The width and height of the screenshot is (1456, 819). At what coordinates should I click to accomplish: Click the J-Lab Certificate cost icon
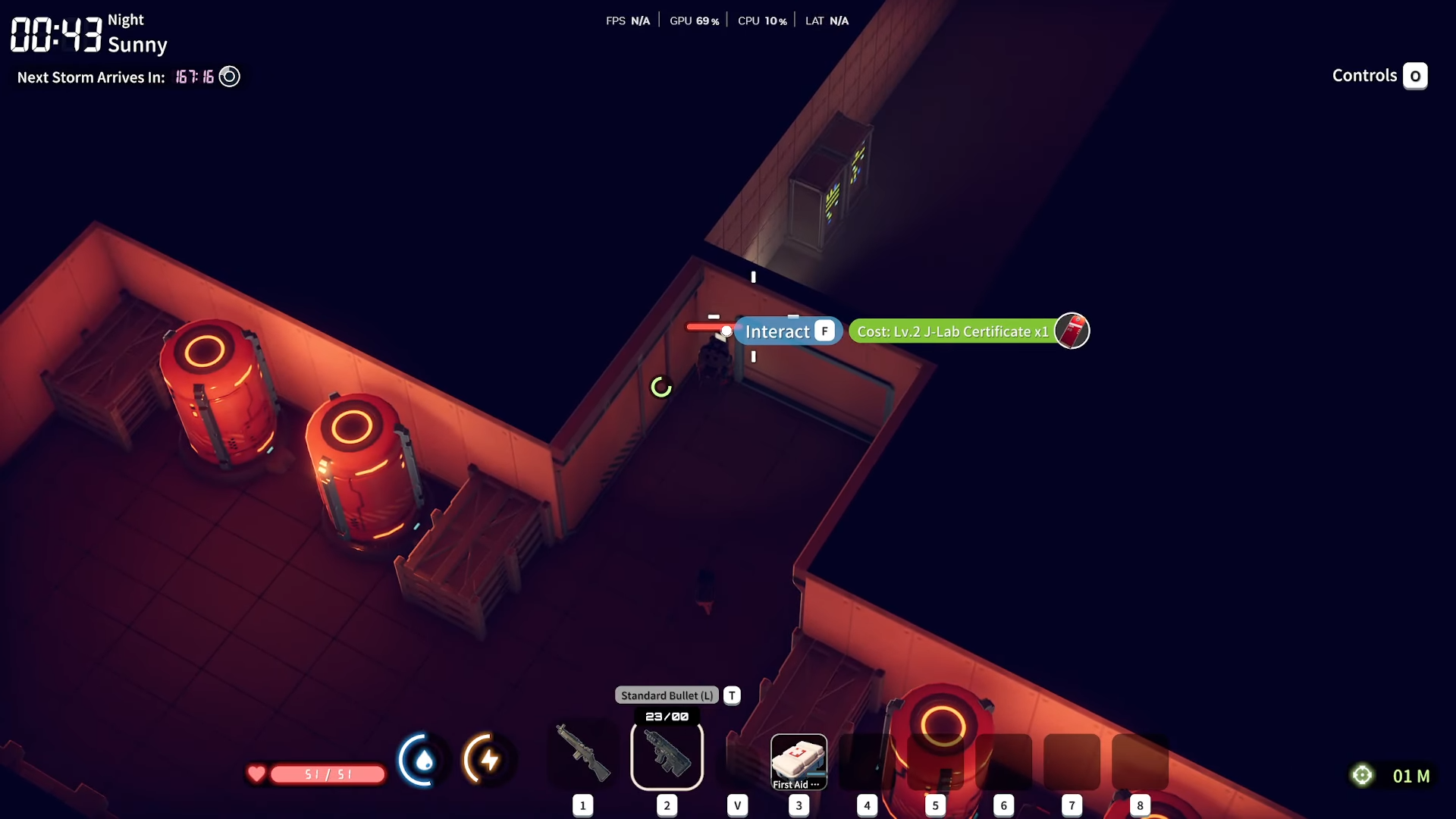1072,331
